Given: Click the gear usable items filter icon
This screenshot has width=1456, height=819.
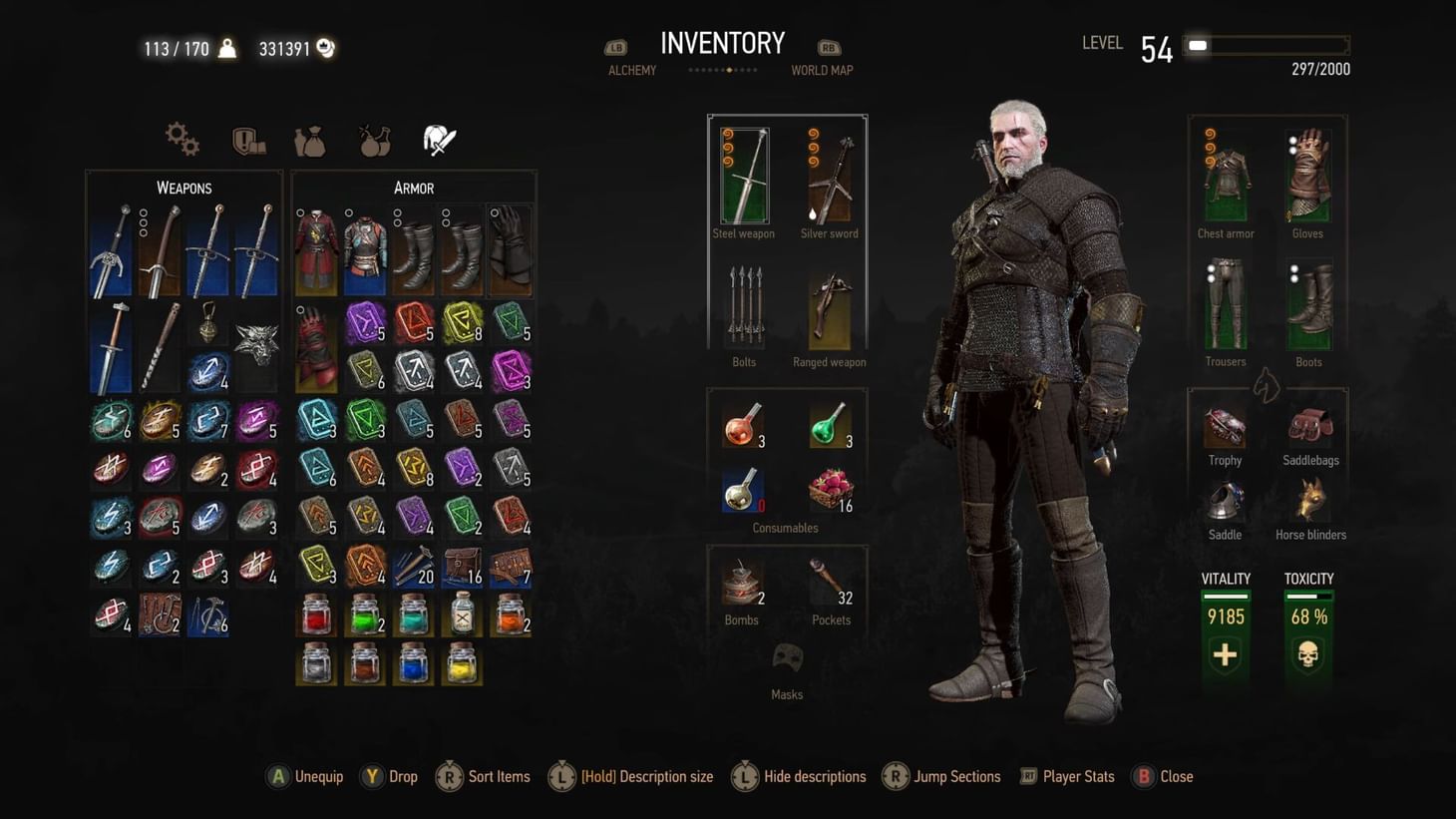Looking at the screenshot, I should 182,140.
